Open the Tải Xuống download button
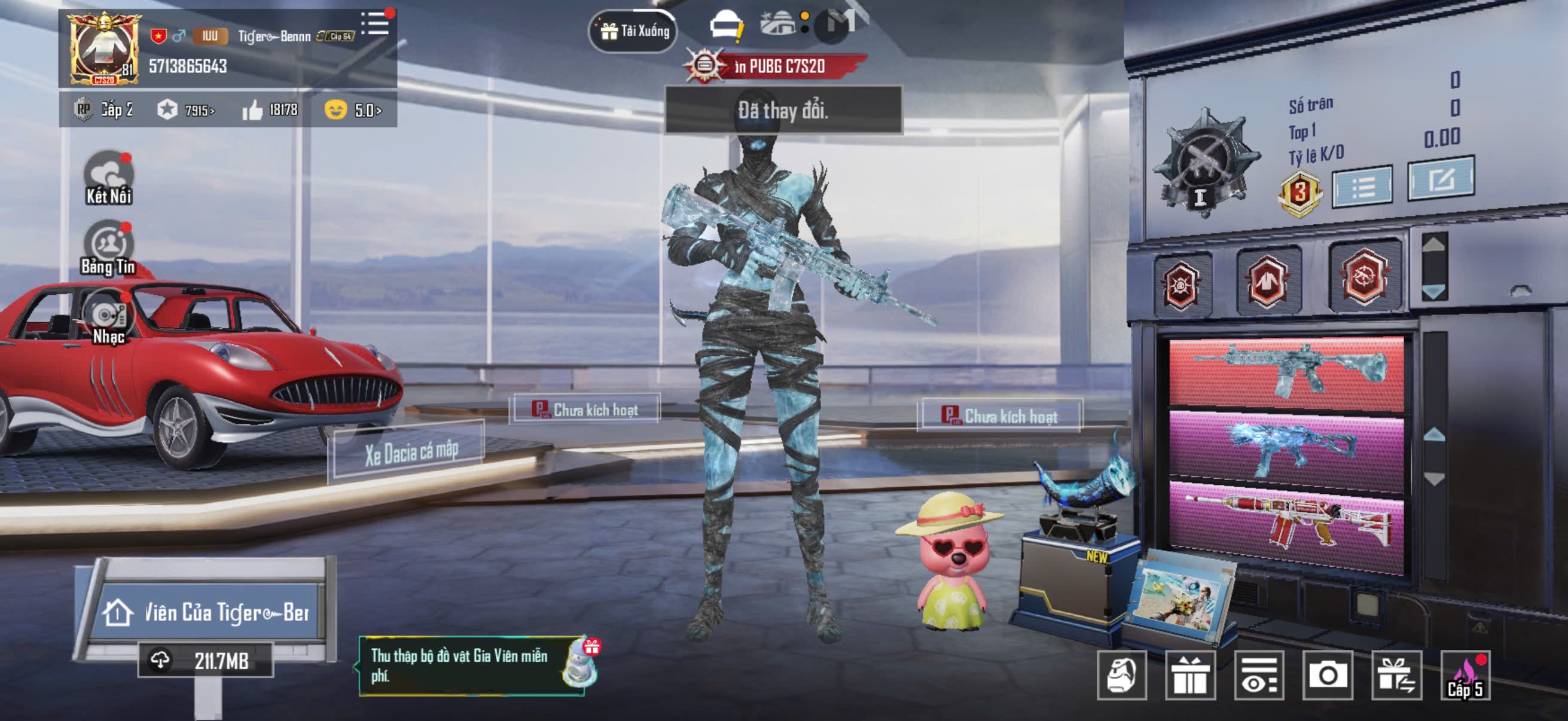The width and height of the screenshot is (1568, 721). [x=633, y=30]
